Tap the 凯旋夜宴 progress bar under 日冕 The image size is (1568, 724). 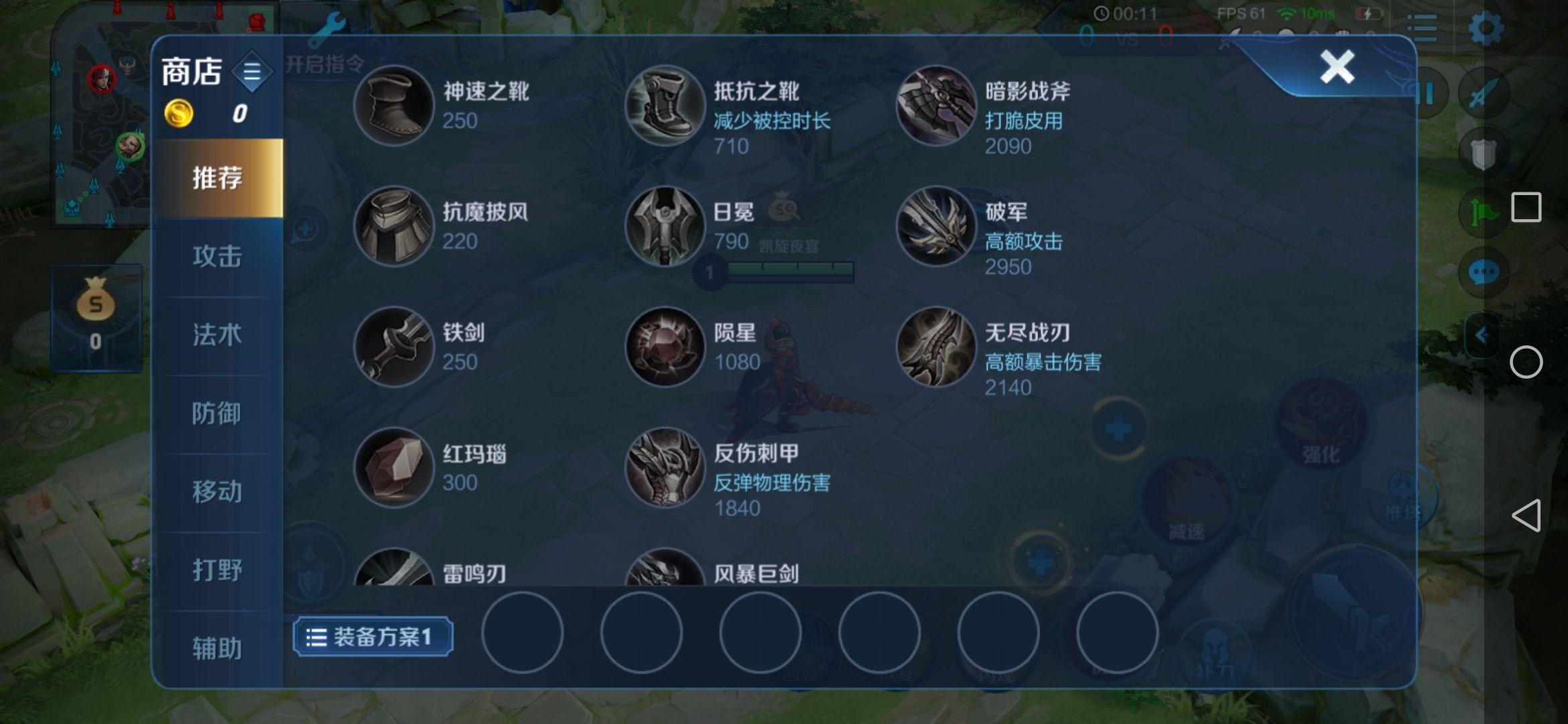[789, 271]
